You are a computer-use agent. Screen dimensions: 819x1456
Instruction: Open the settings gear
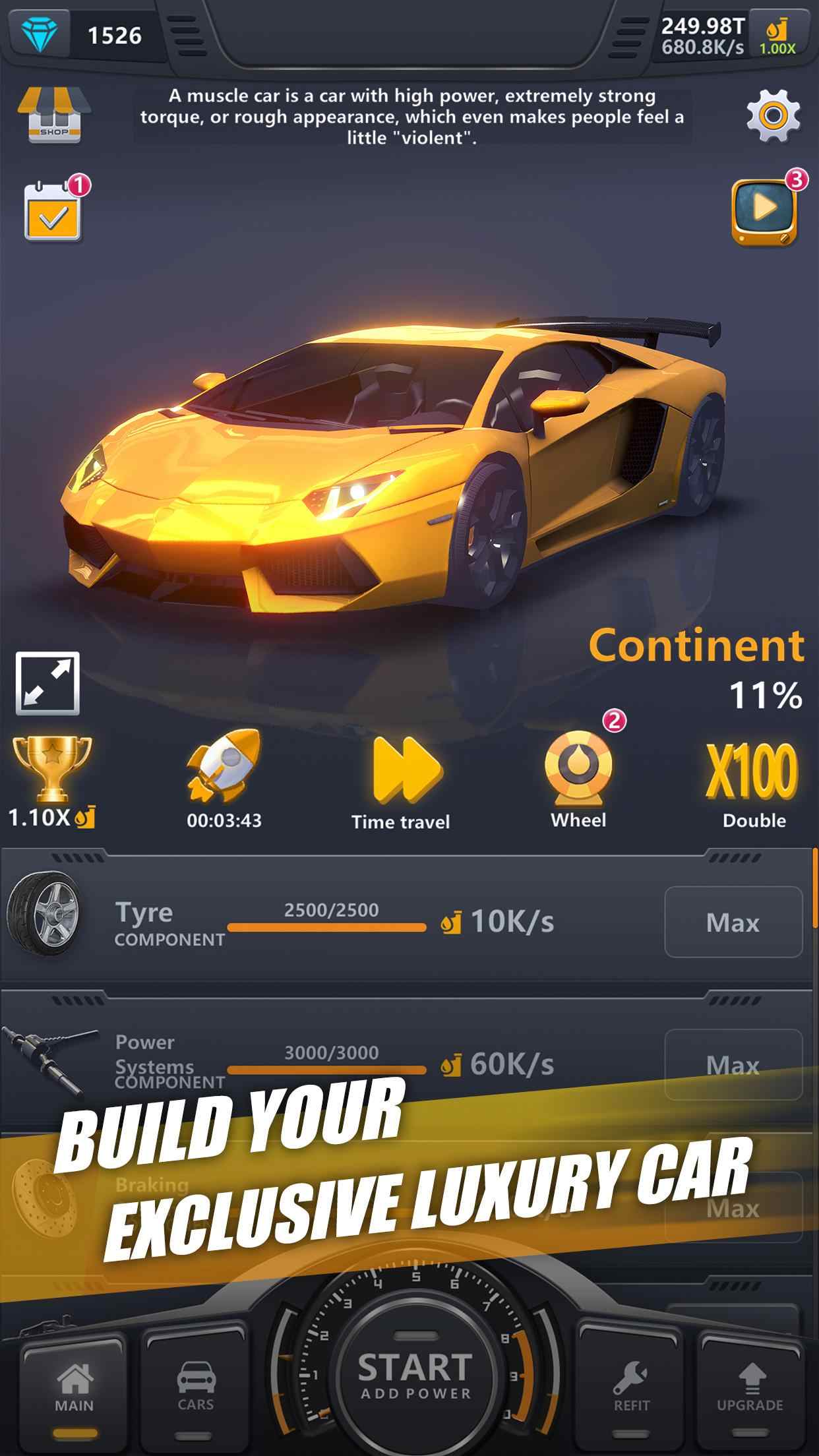tap(773, 116)
